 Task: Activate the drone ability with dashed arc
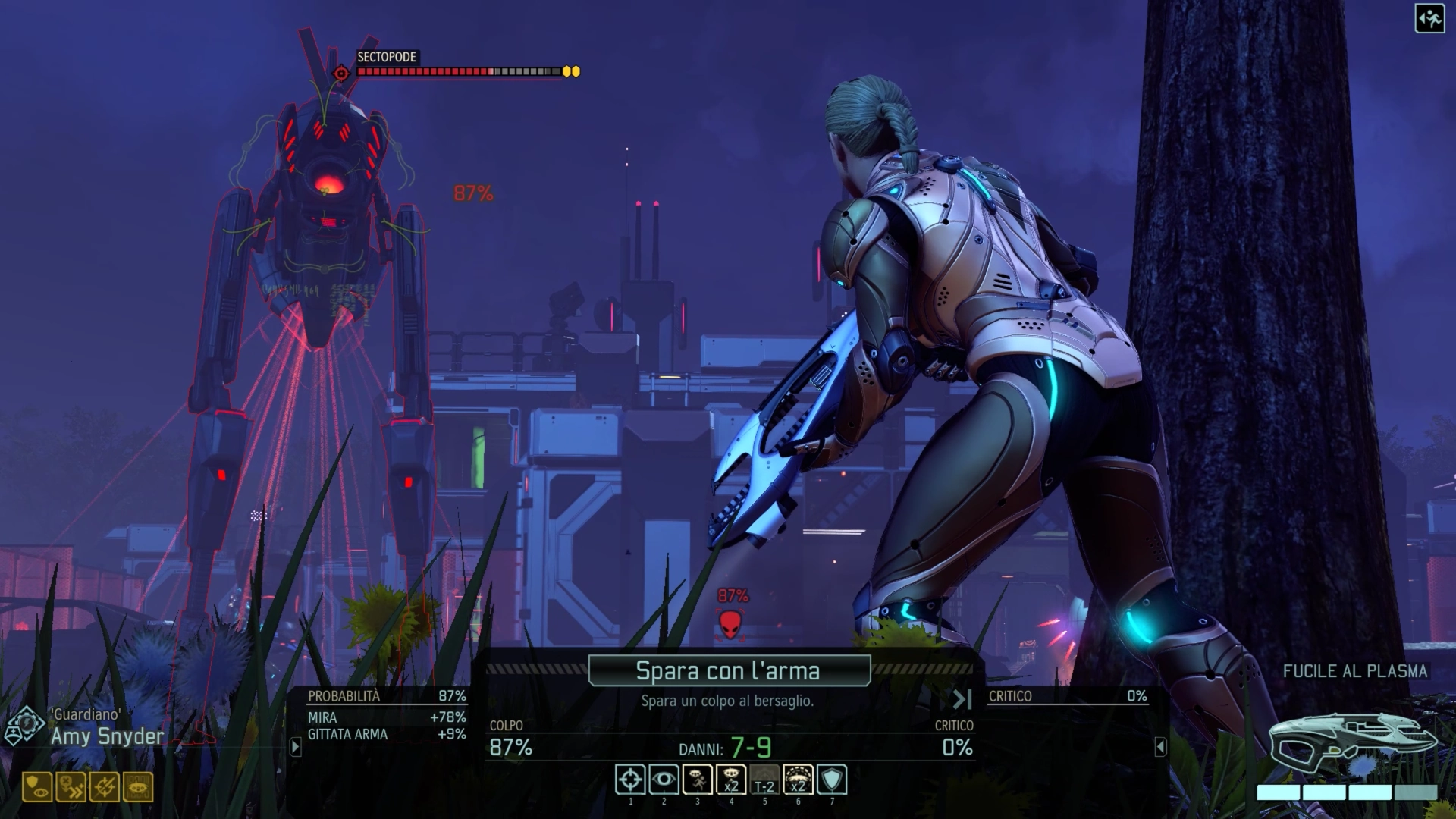point(798,780)
